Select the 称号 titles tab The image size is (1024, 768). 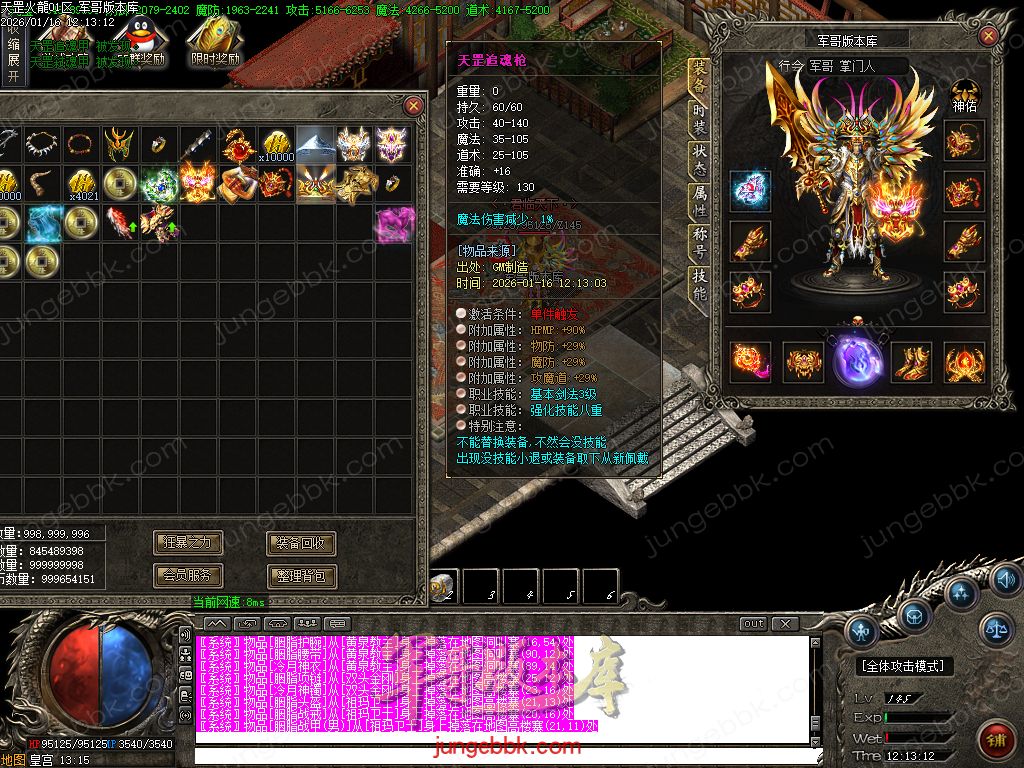699,242
